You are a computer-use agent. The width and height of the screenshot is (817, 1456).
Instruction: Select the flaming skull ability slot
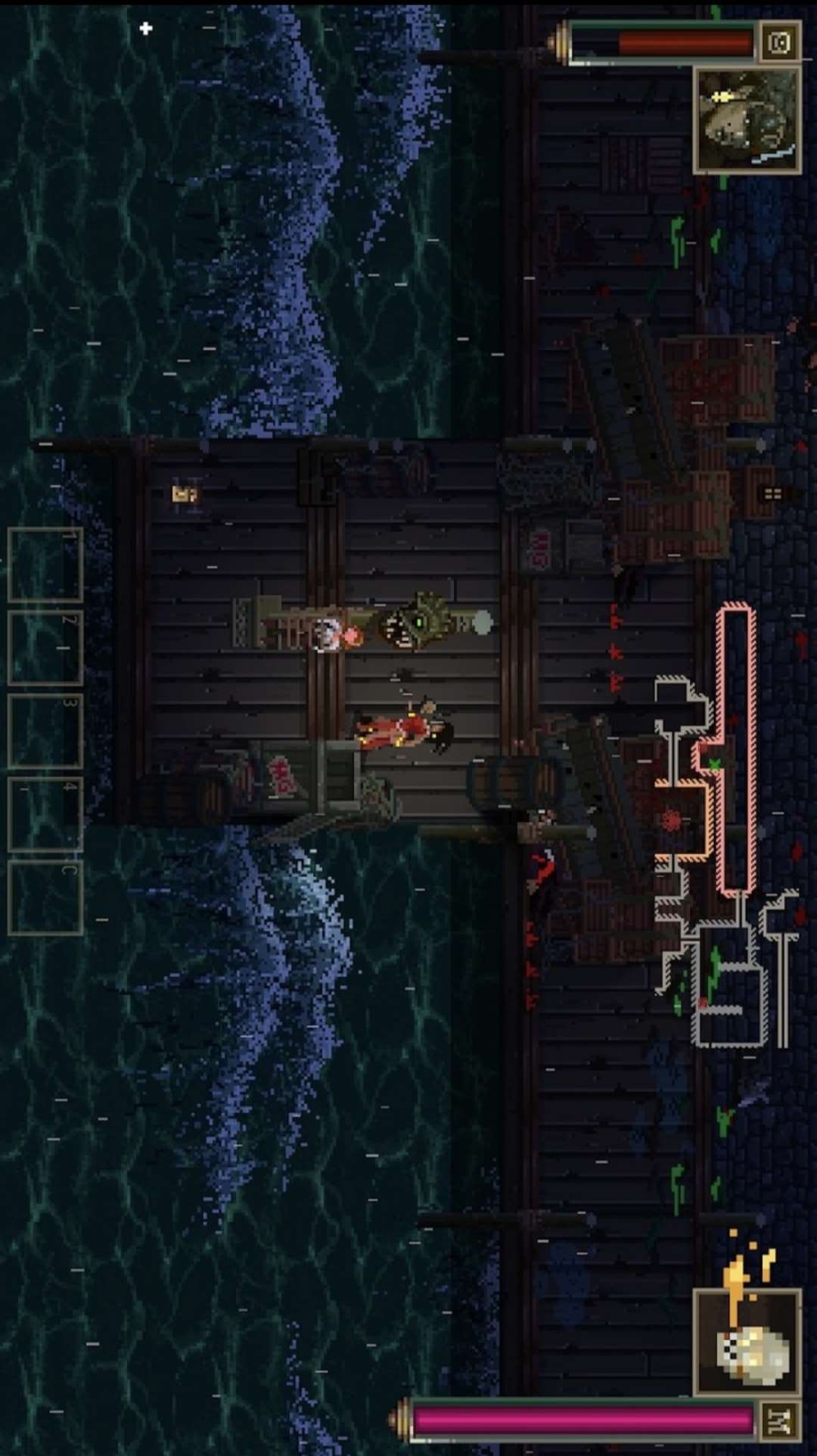(x=747, y=1342)
